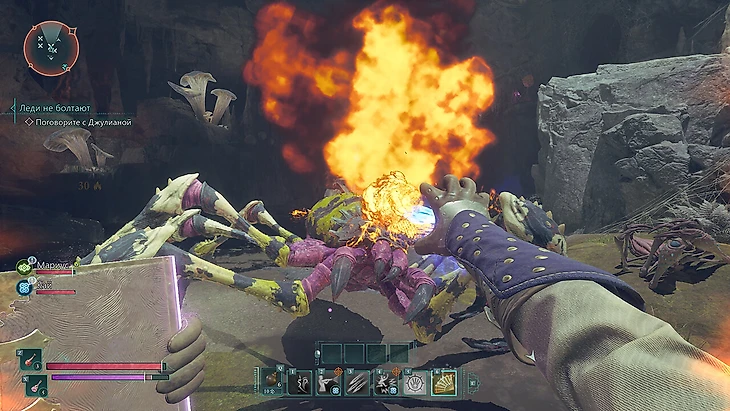Select the highlighted golden fan ability
The image size is (730, 411).
[443, 381]
